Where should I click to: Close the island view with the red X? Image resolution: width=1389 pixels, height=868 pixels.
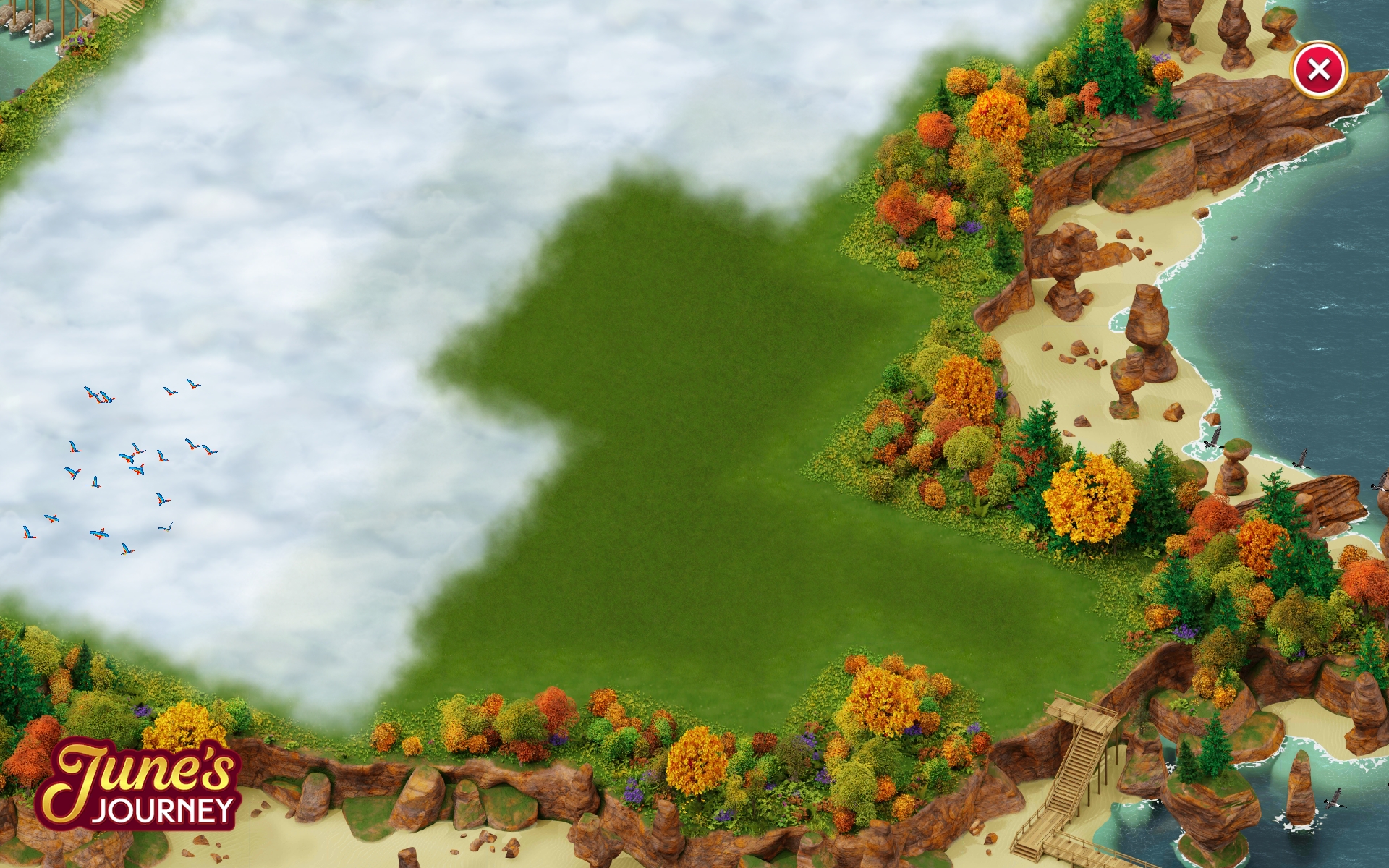coord(1318,69)
